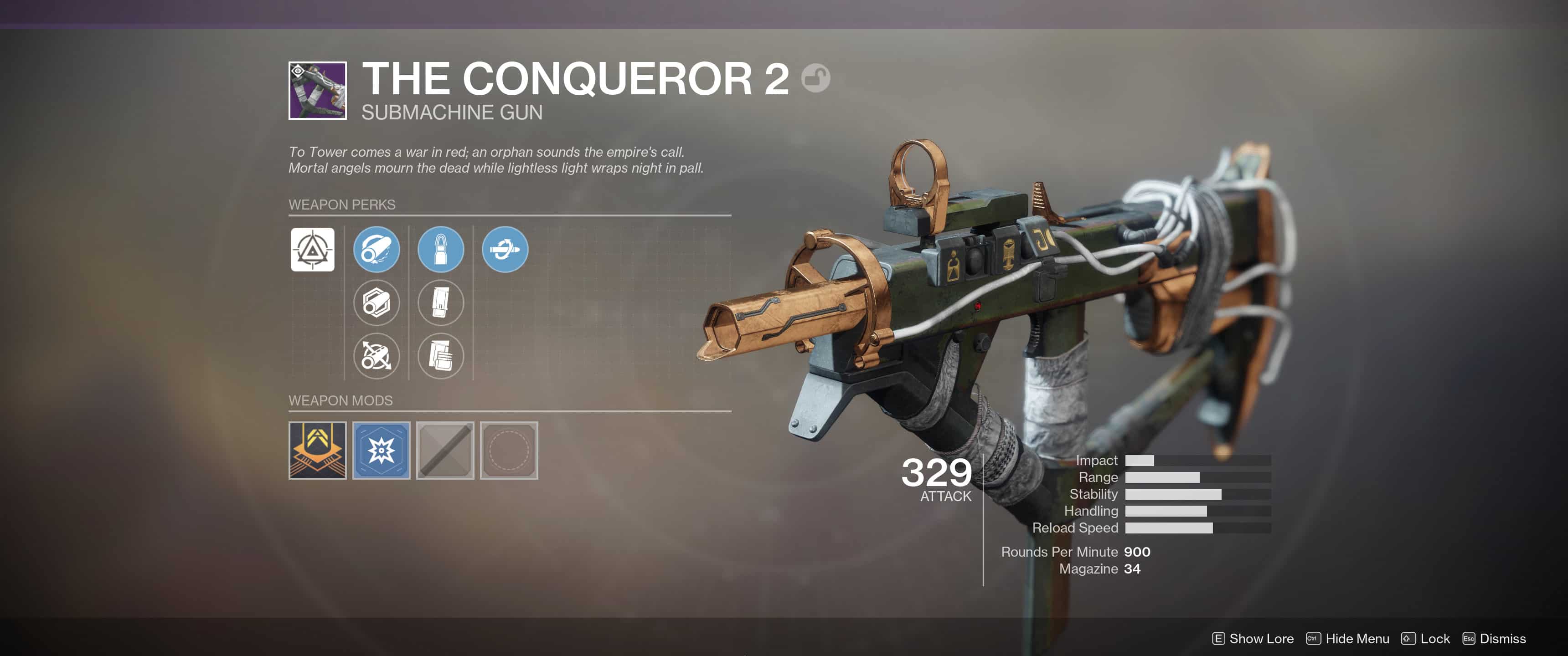This screenshot has height=656, width=1568.
Task: Select the stacked magazines perk icon
Action: pyautogui.click(x=441, y=356)
